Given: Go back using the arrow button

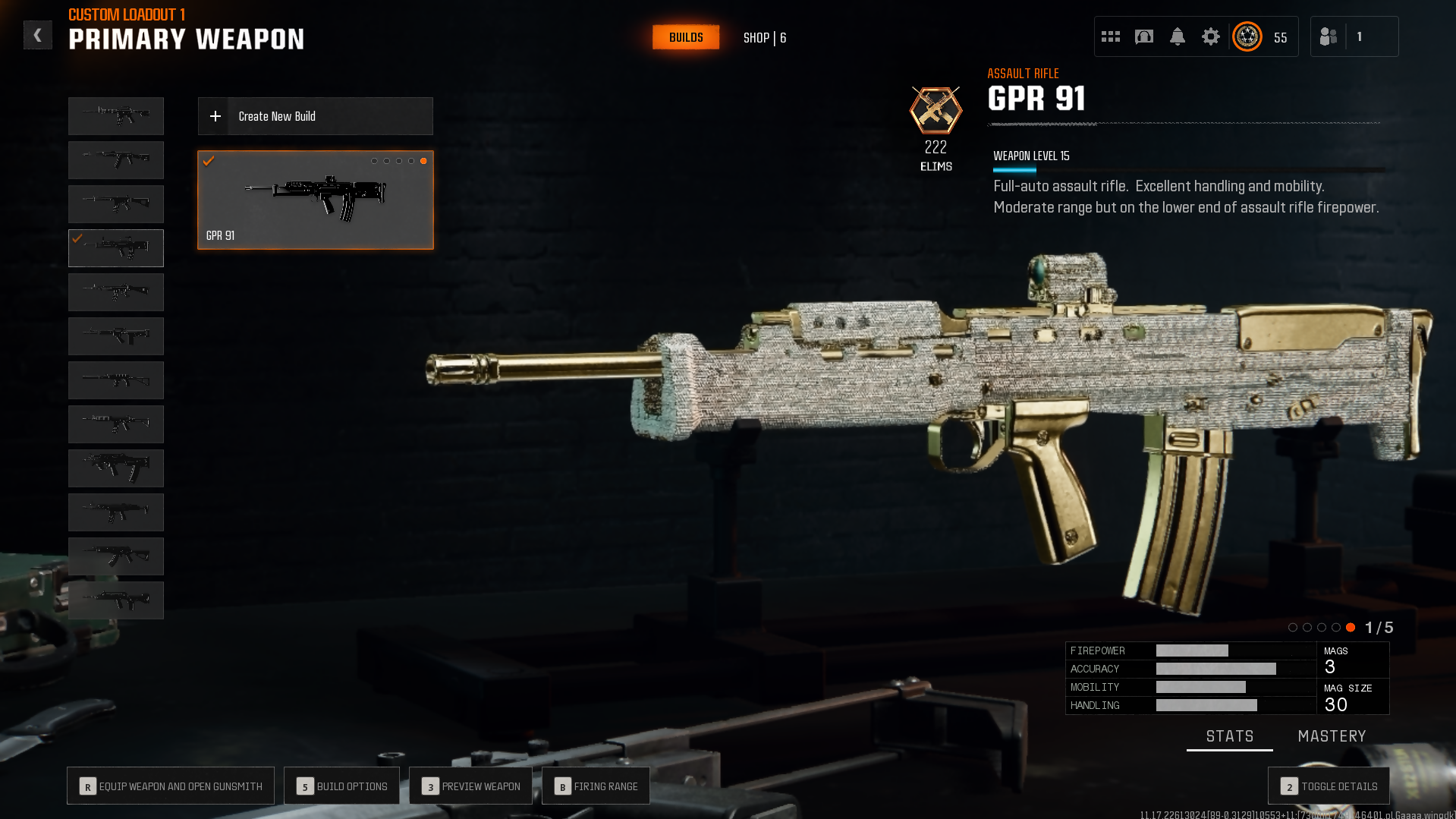Looking at the screenshot, I should pyautogui.click(x=37, y=36).
